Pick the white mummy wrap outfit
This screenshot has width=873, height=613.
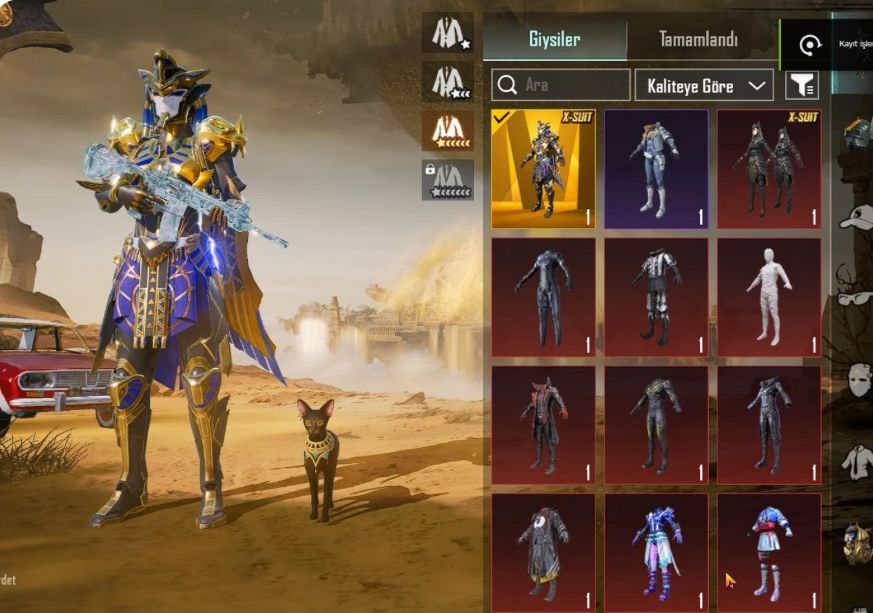pos(769,297)
